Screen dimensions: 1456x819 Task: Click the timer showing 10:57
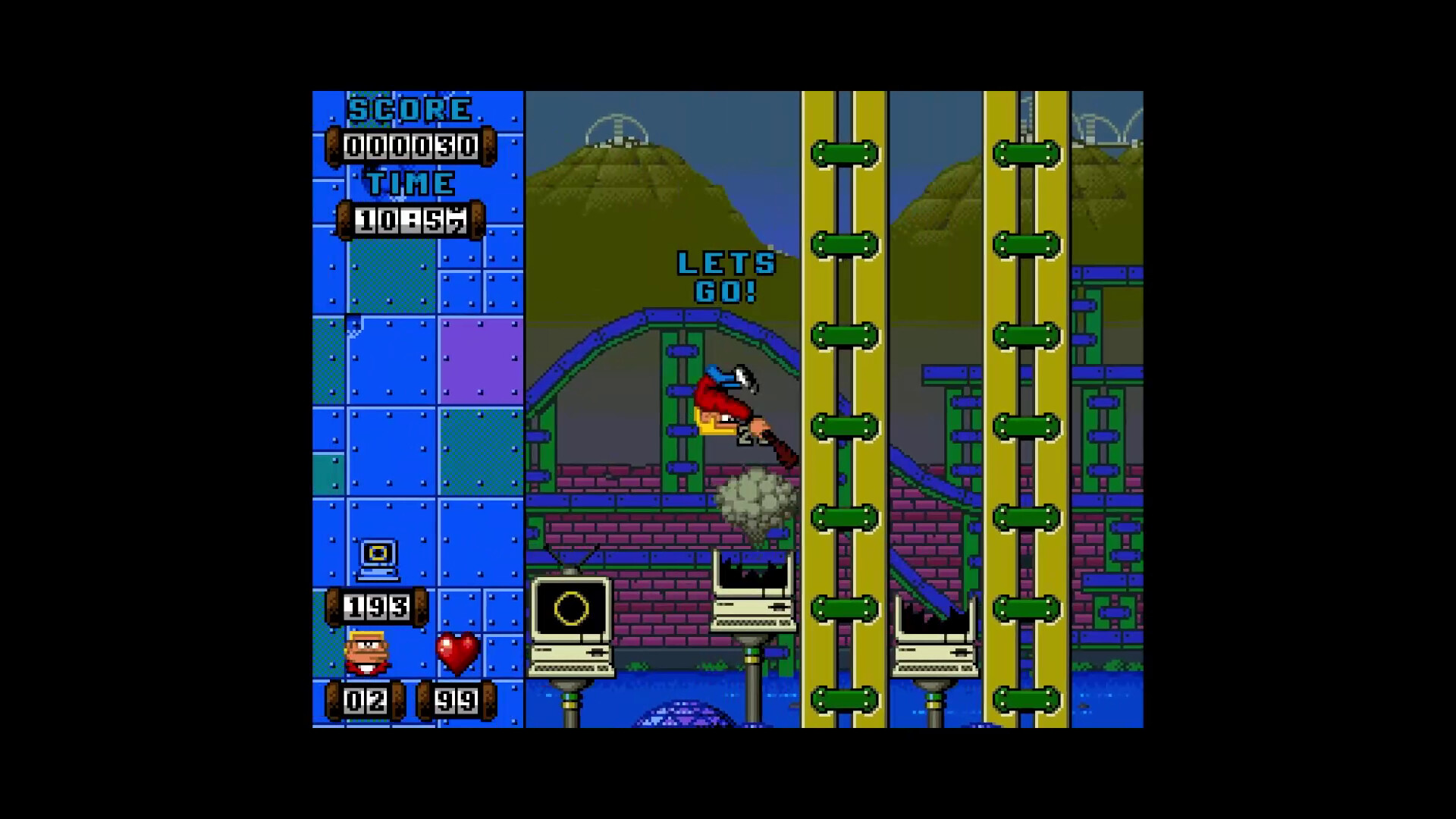[407, 218]
